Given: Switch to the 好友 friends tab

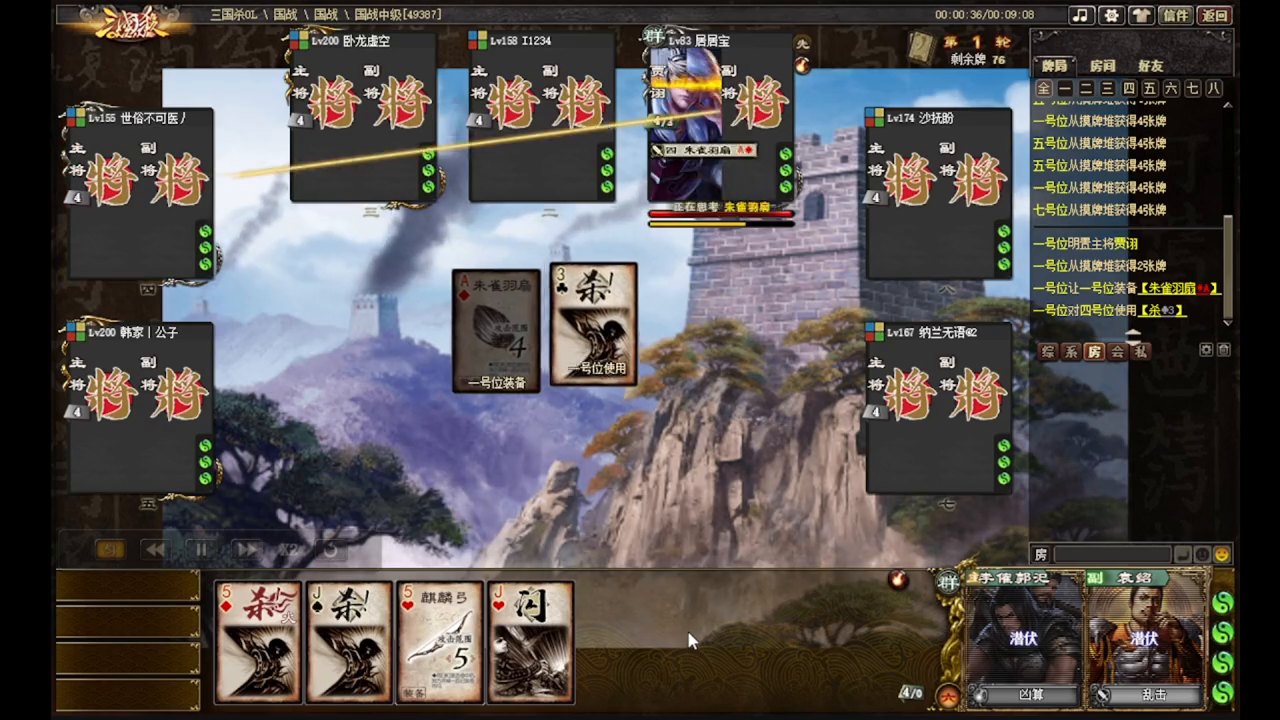Looking at the screenshot, I should point(1150,66).
